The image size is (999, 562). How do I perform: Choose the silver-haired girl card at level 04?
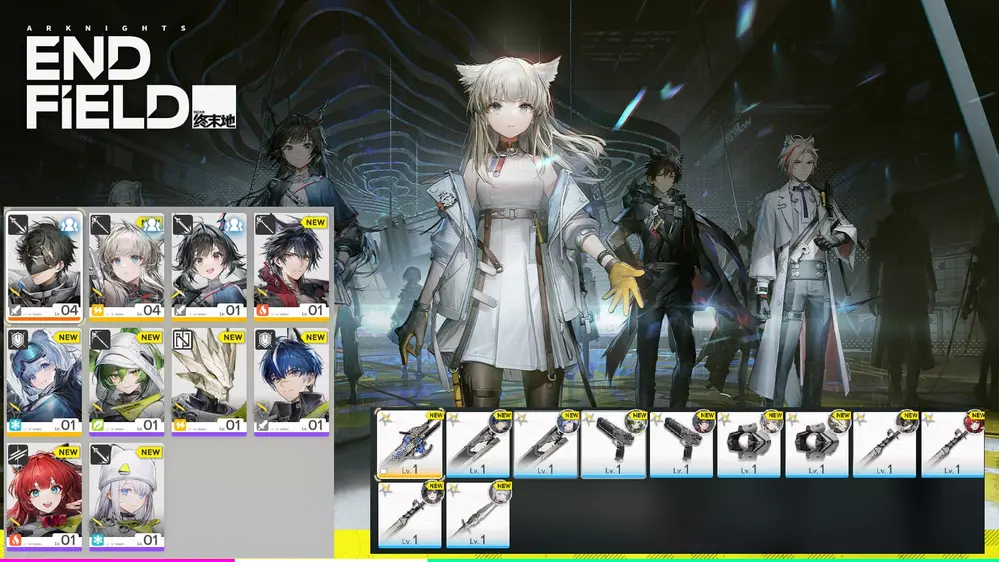[x=126, y=265]
